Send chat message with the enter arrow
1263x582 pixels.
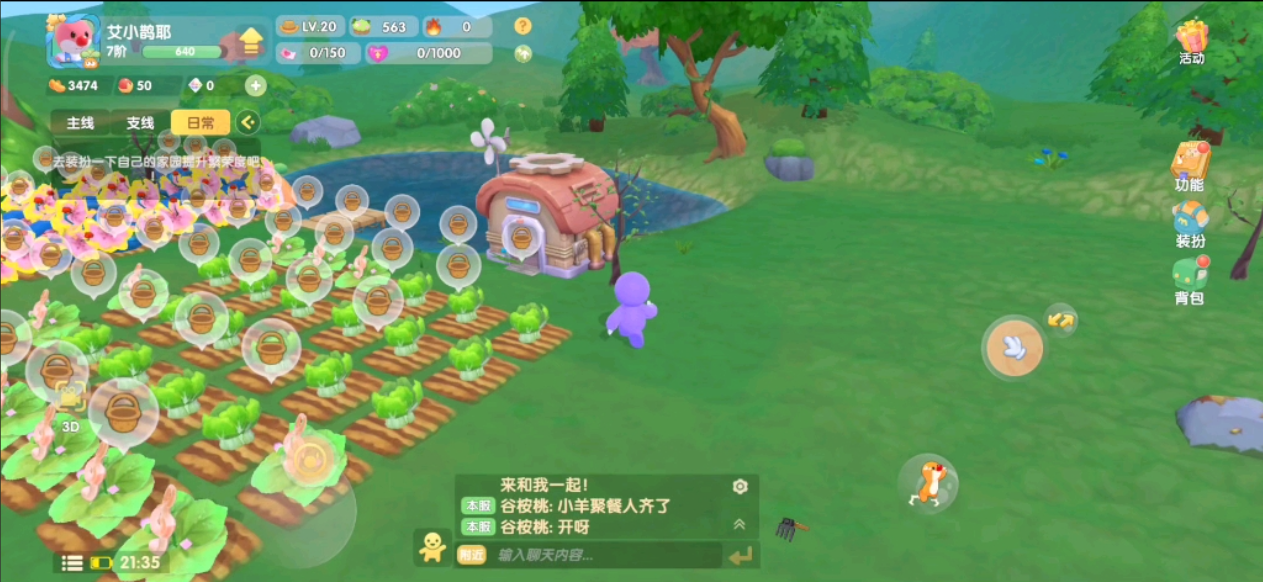point(741,556)
